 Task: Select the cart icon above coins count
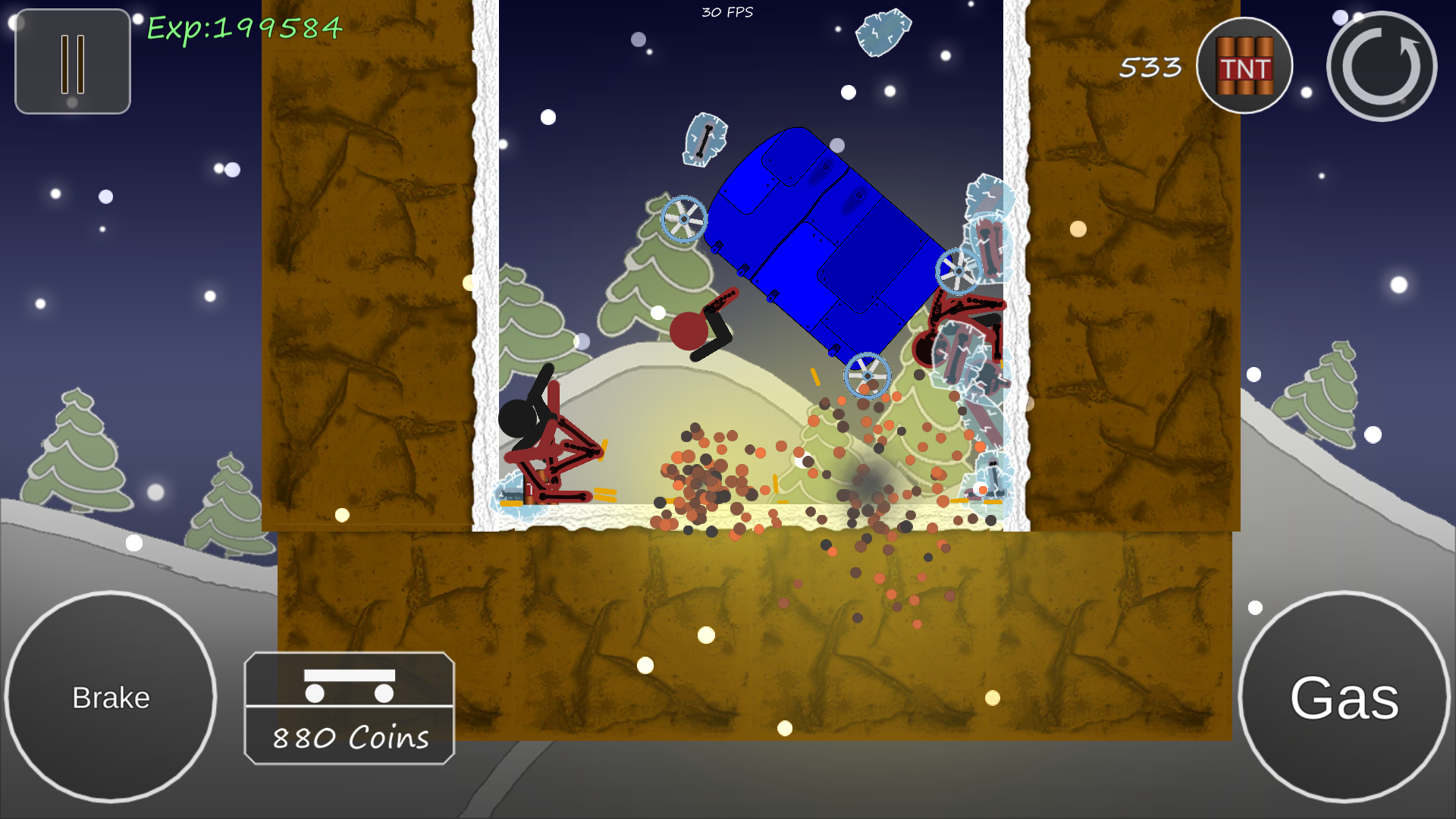click(x=349, y=686)
